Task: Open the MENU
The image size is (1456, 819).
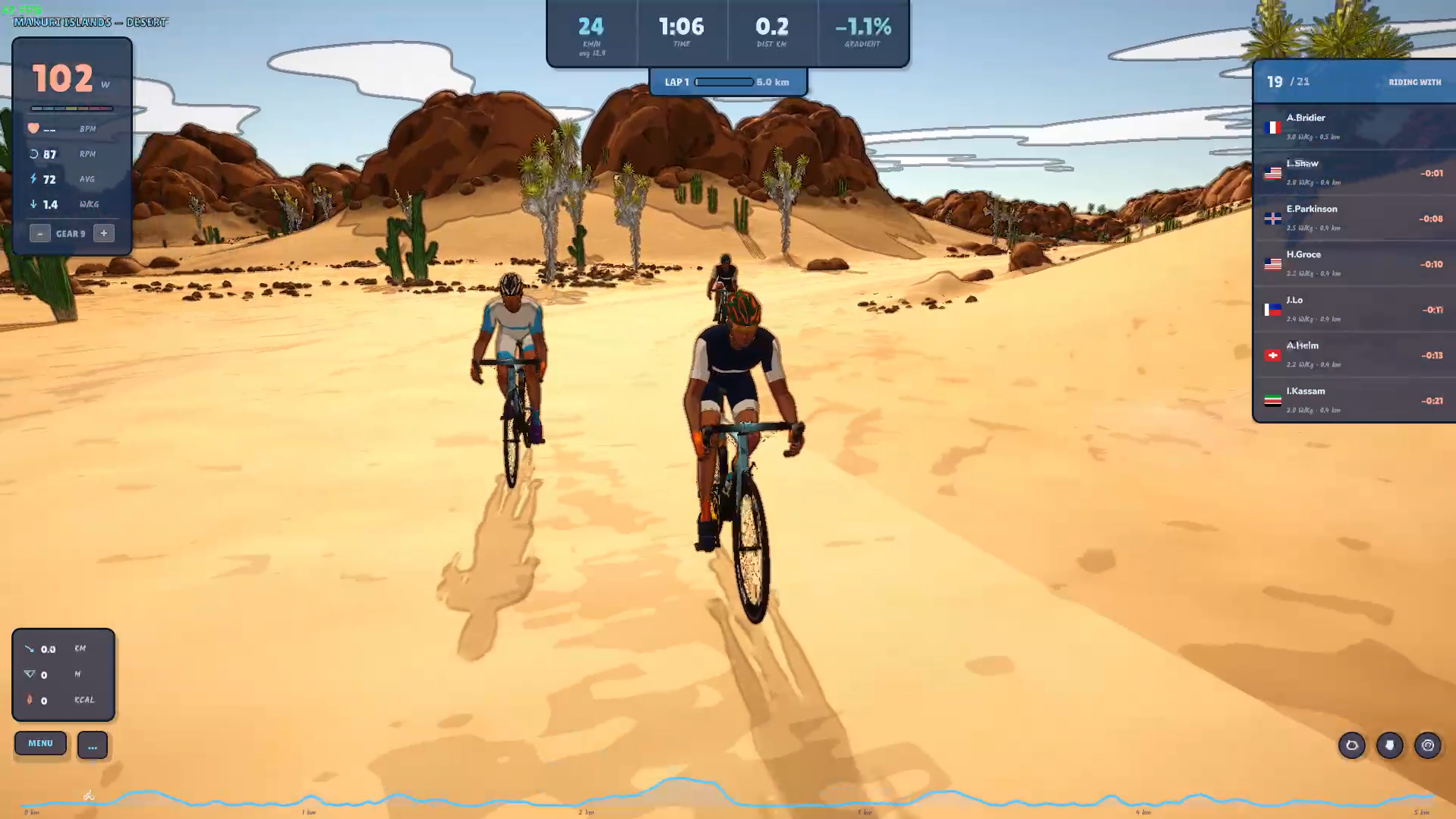Action: point(40,743)
